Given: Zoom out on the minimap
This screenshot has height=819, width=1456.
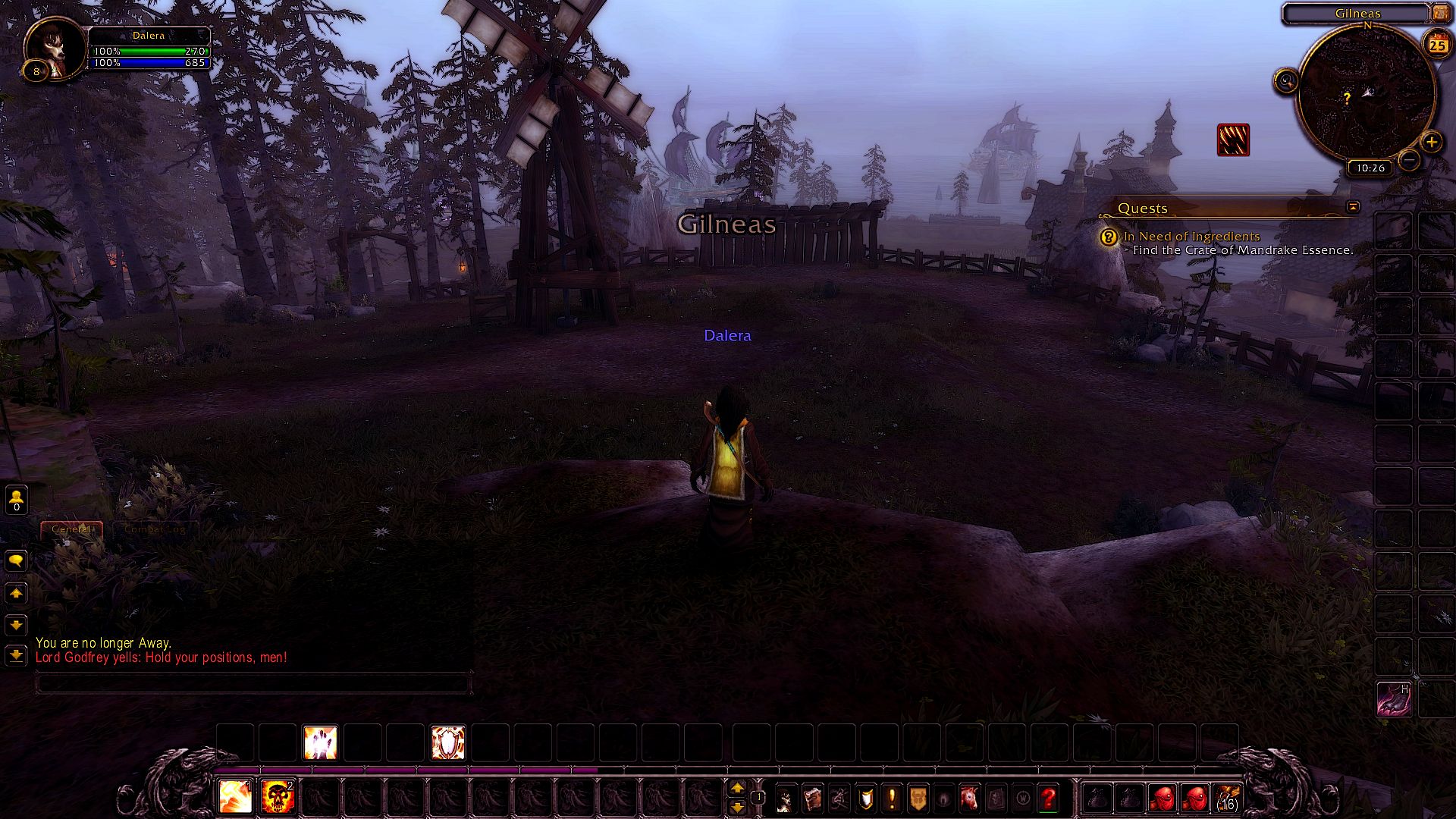Looking at the screenshot, I should 1409,160.
